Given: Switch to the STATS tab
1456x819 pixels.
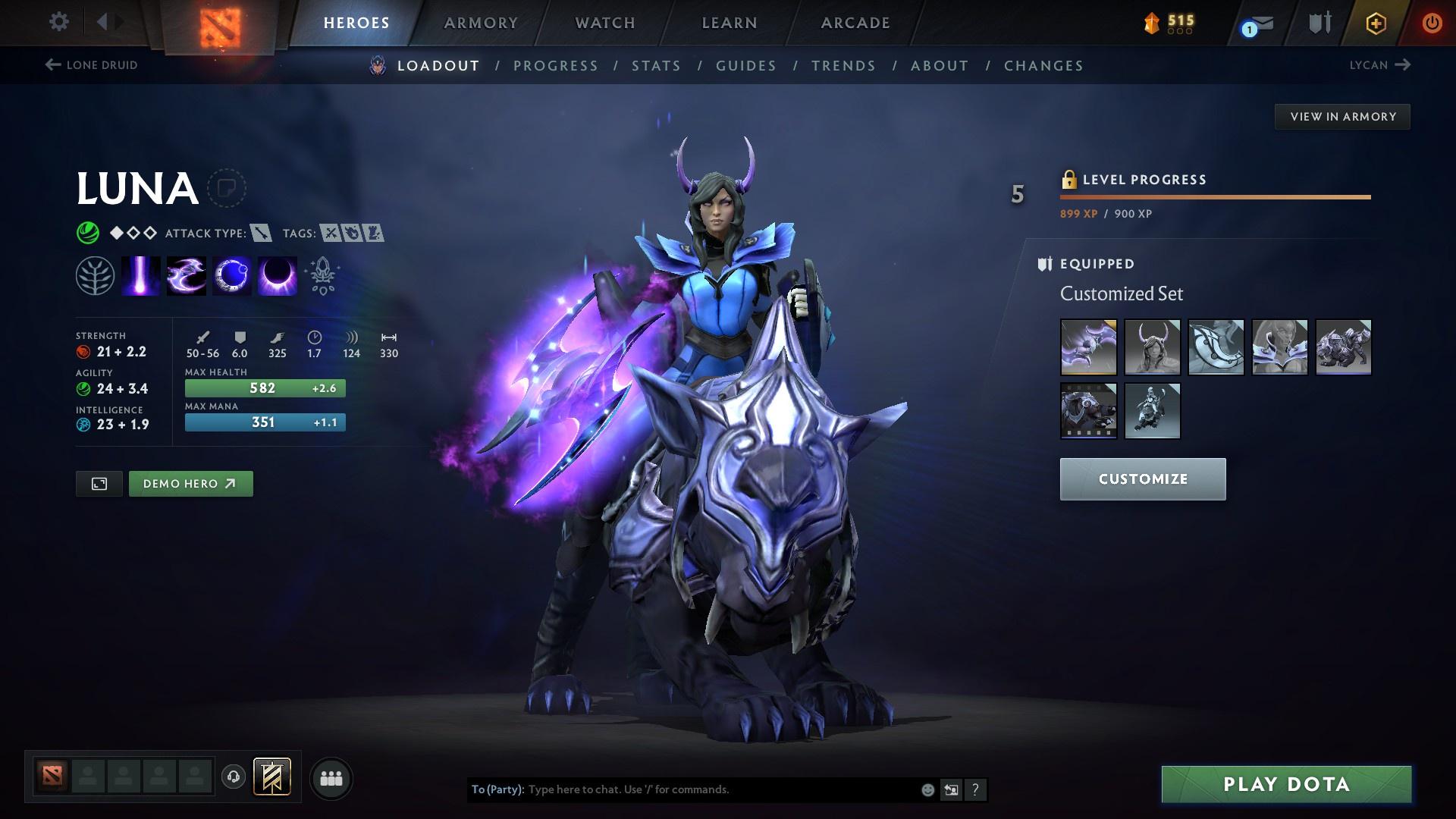Looking at the screenshot, I should click(657, 66).
